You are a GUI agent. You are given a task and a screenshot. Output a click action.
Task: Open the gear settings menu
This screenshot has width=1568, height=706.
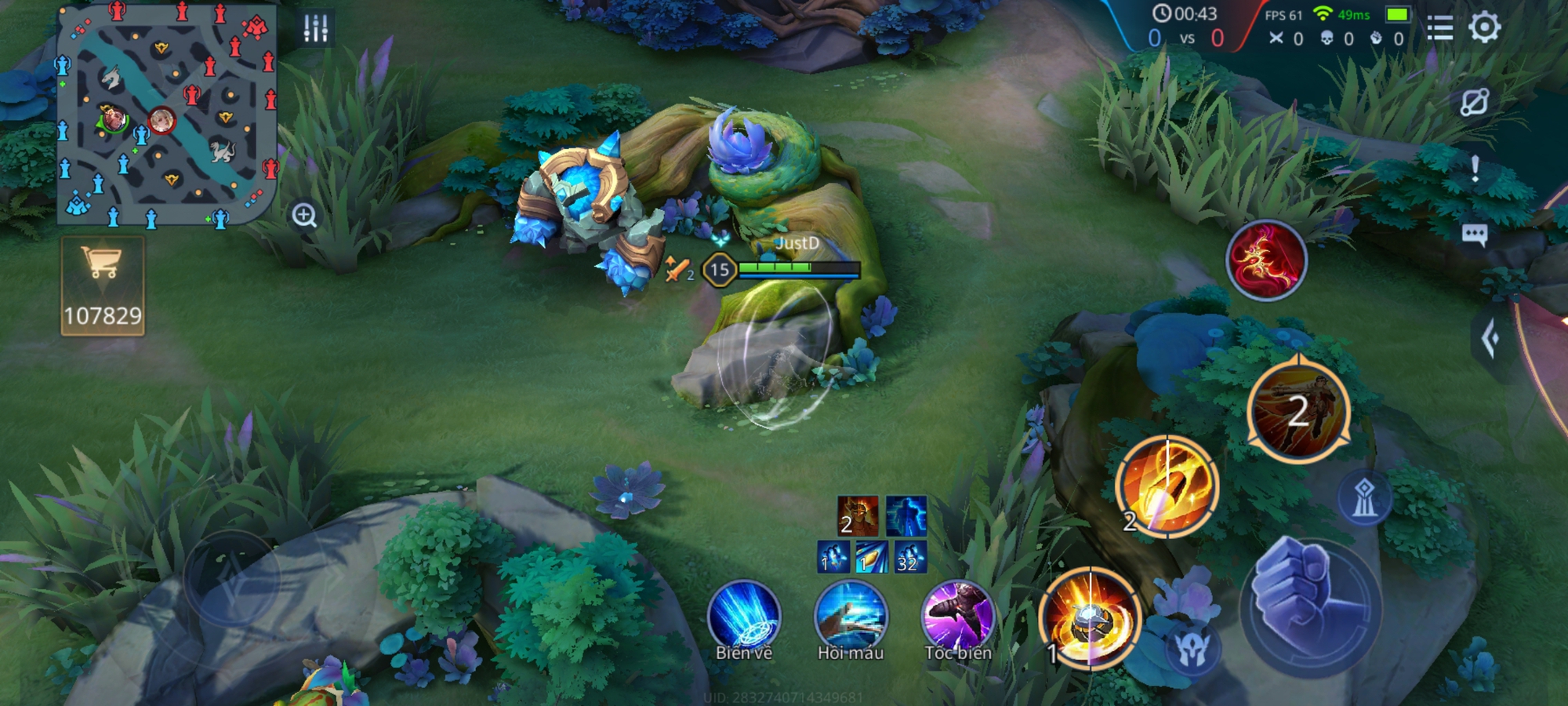click(1484, 27)
